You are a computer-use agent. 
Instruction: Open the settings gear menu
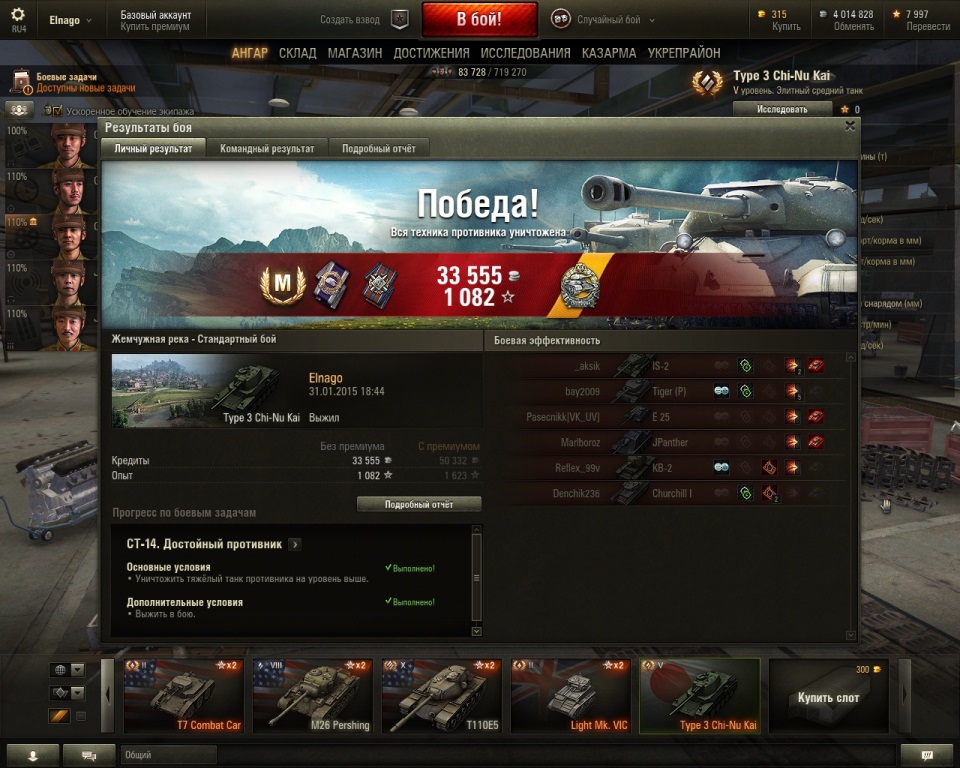(x=18, y=16)
